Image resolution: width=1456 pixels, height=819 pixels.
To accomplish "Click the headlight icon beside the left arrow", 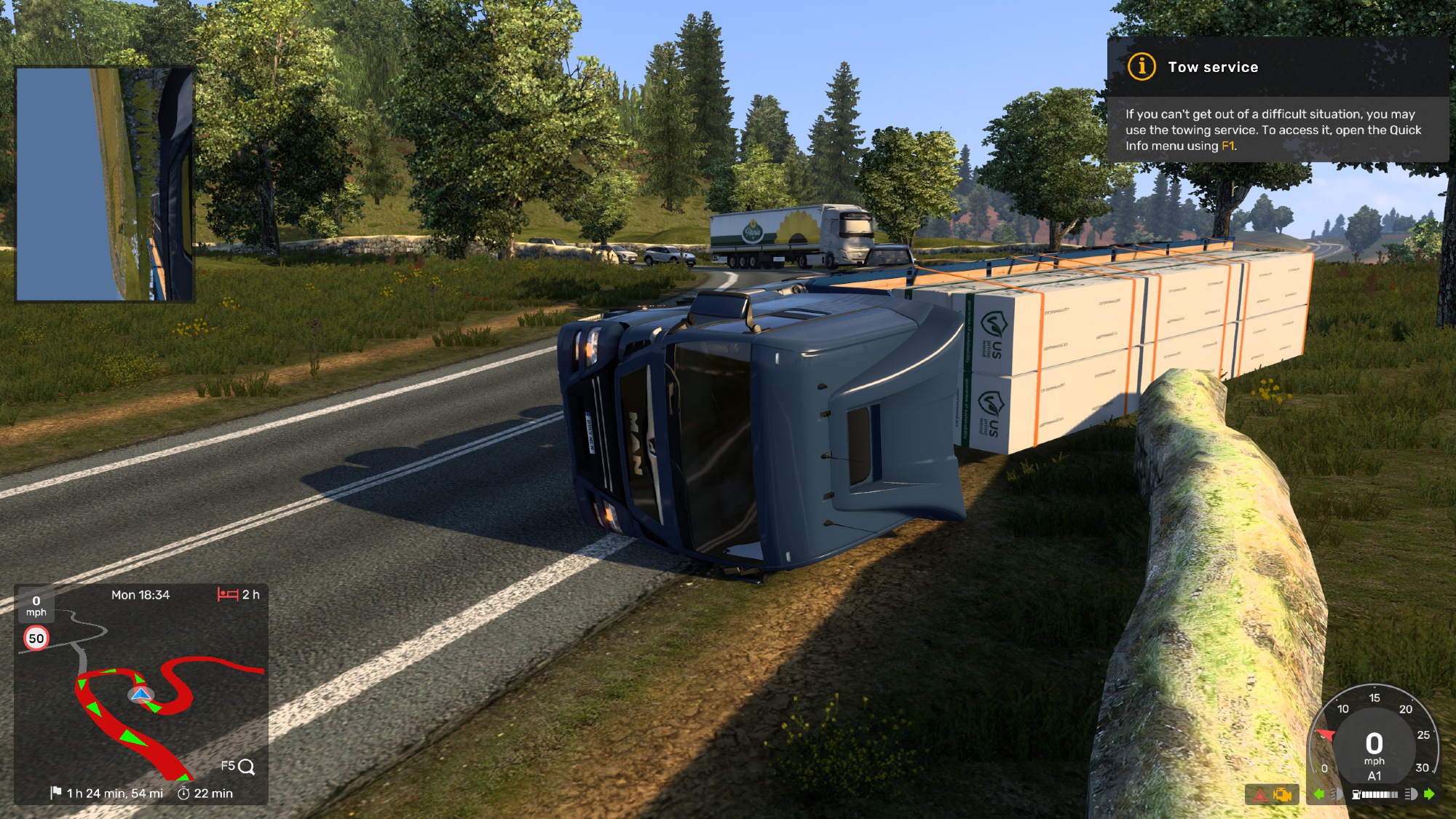I will 1336,794.
